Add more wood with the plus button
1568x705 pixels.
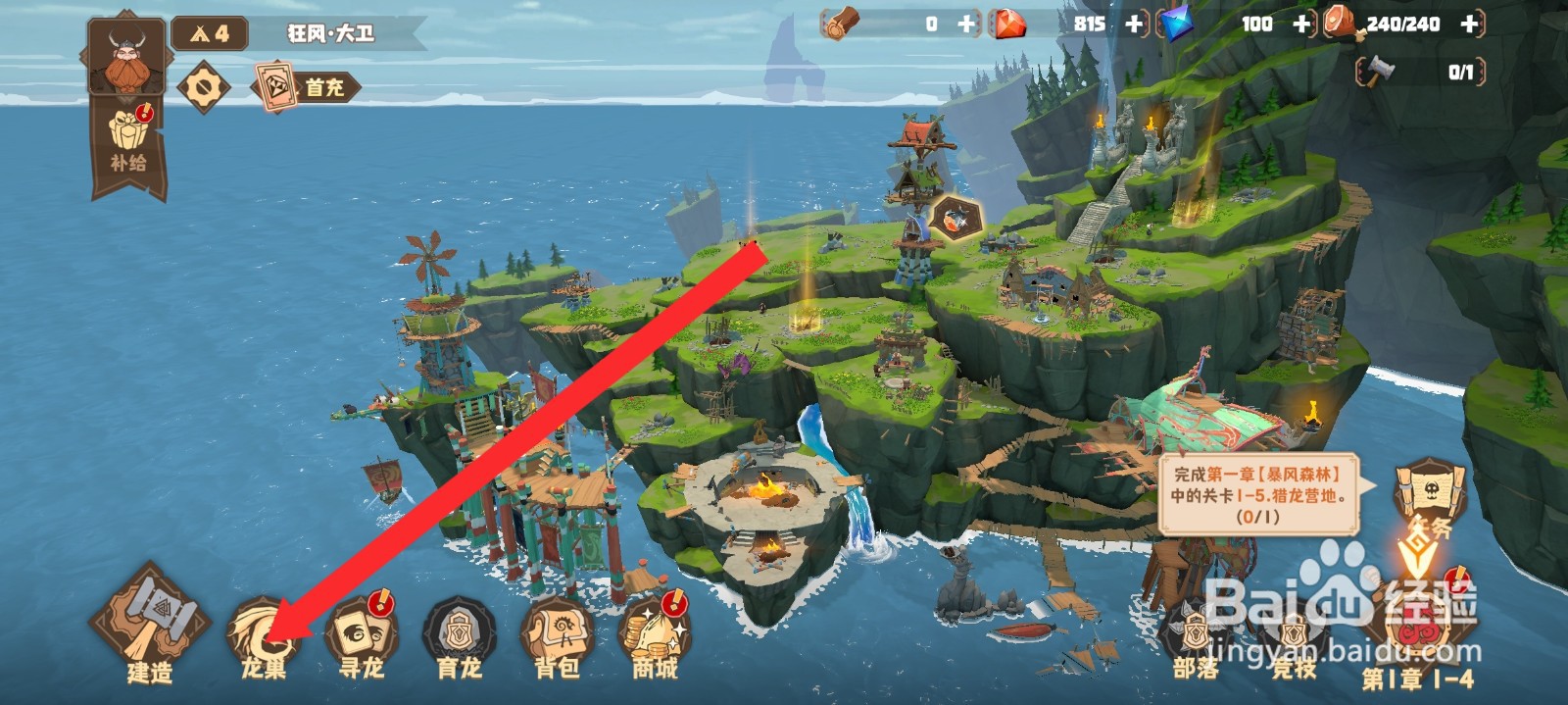tap(966, 25)
